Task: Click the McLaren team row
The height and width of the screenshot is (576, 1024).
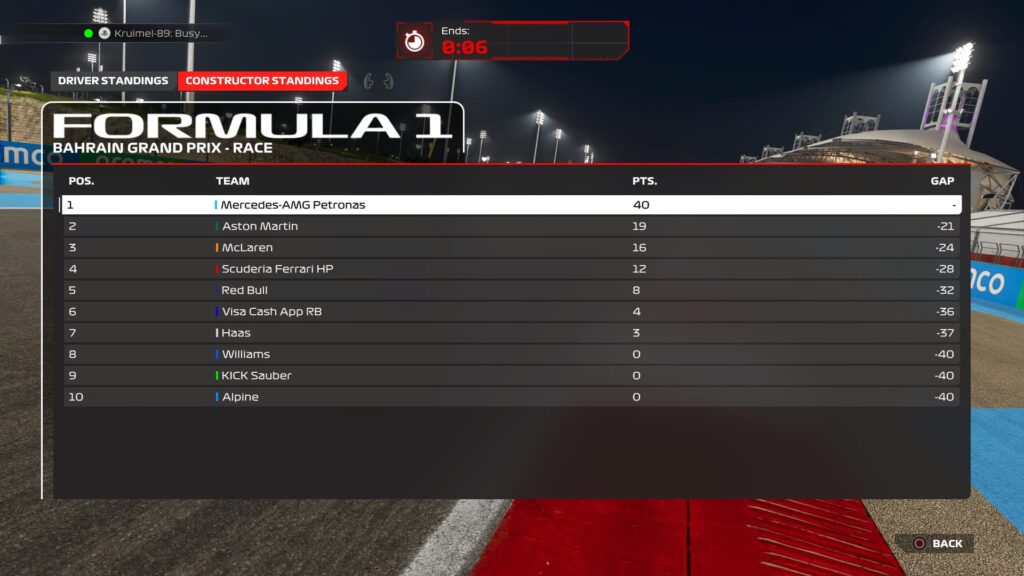Action: 511,248
